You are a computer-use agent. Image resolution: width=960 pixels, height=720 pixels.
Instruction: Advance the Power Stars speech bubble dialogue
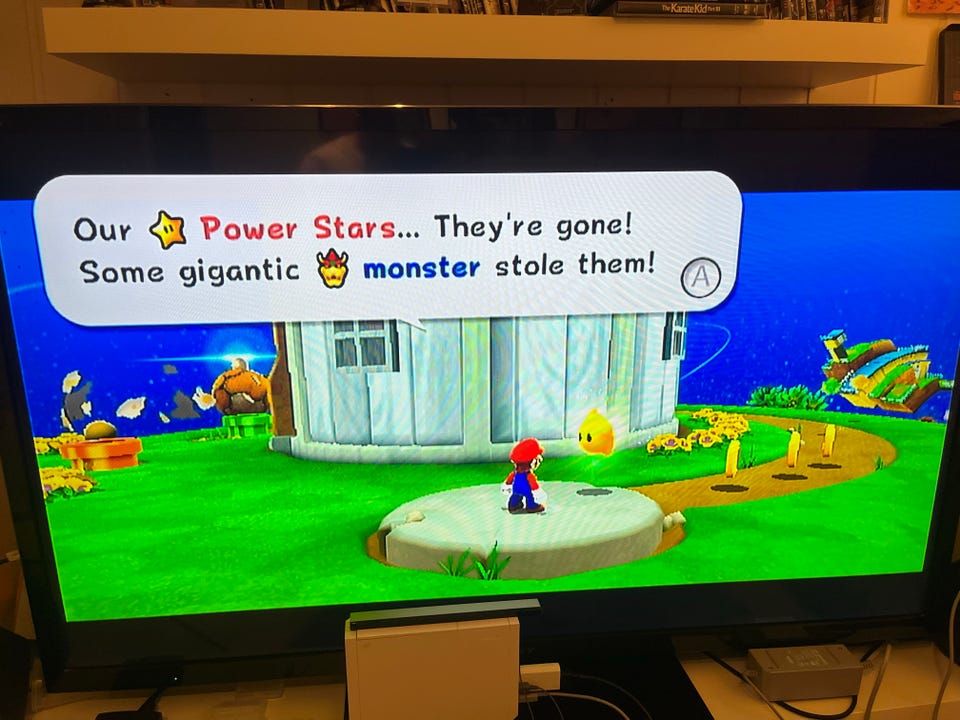700,277
